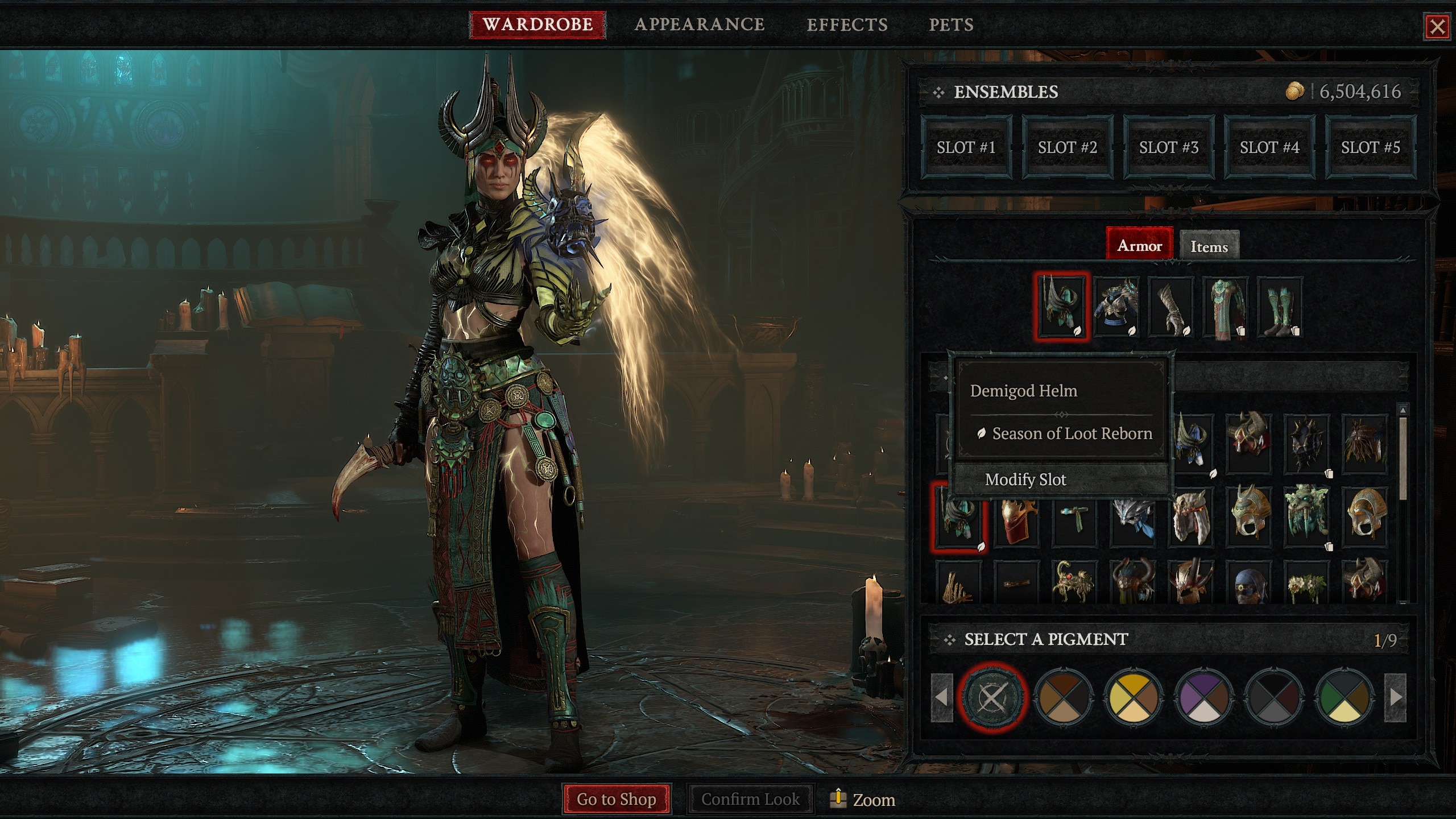Viewport: 1456px width, 819px height.
Task: Click Confirm Look
Action: [751, 799]
